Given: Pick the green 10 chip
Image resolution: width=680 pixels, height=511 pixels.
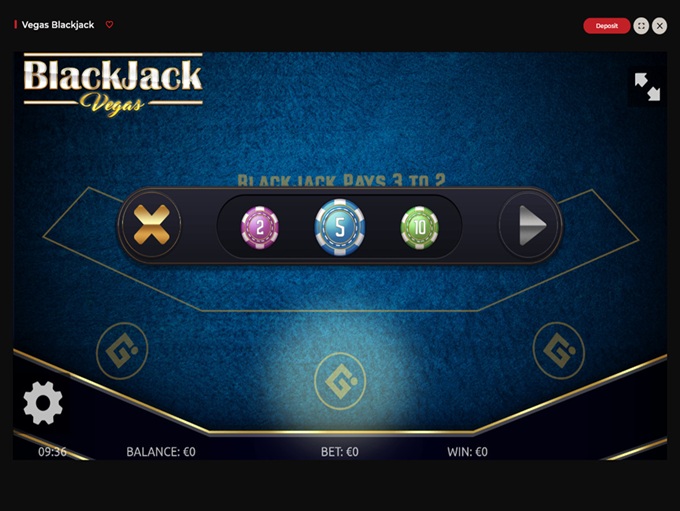Looking at the screenshot, I should pos(419,226).
